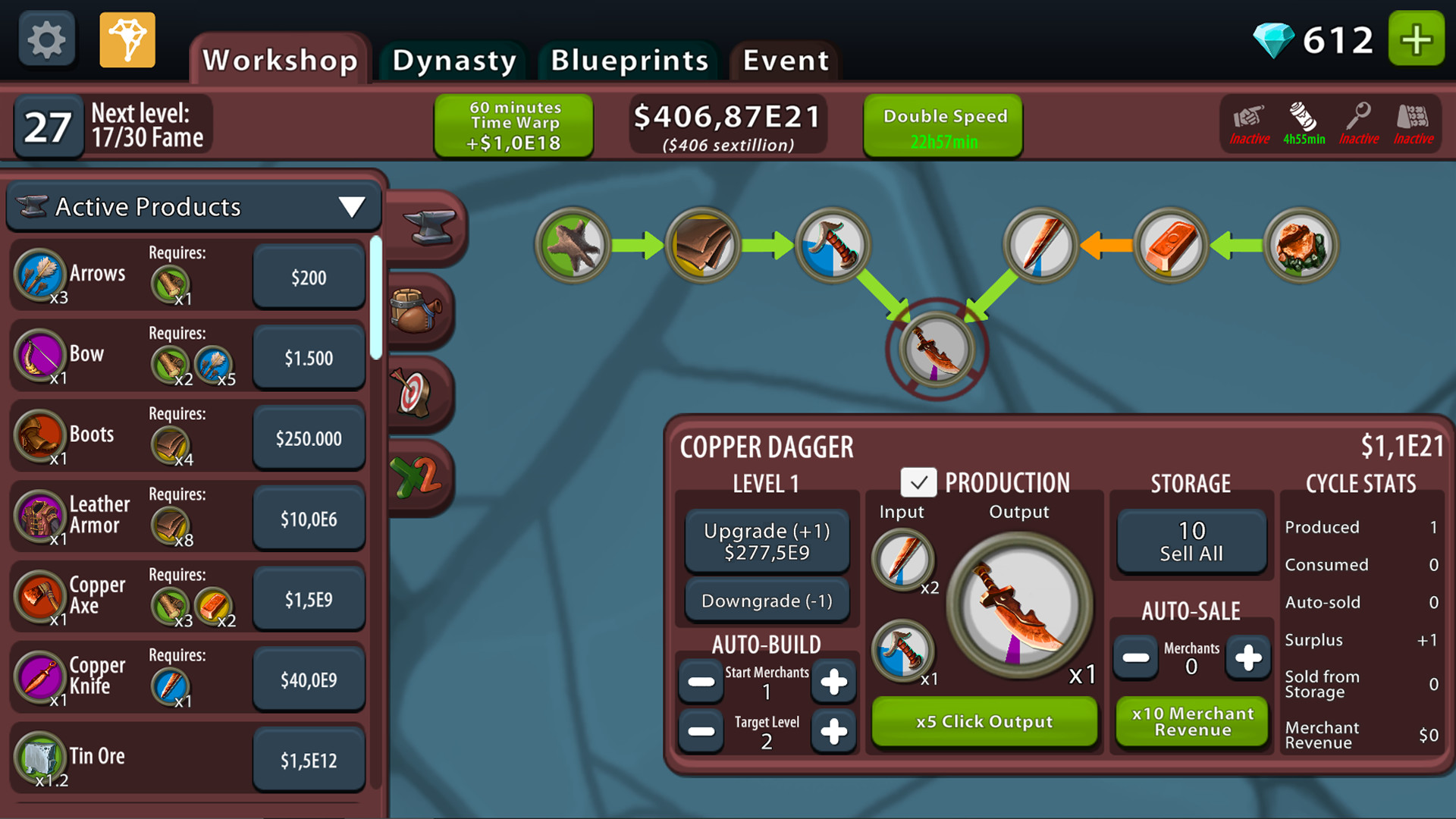Open the Blueprints tab
1456x819 pixels.
point(628,61)
